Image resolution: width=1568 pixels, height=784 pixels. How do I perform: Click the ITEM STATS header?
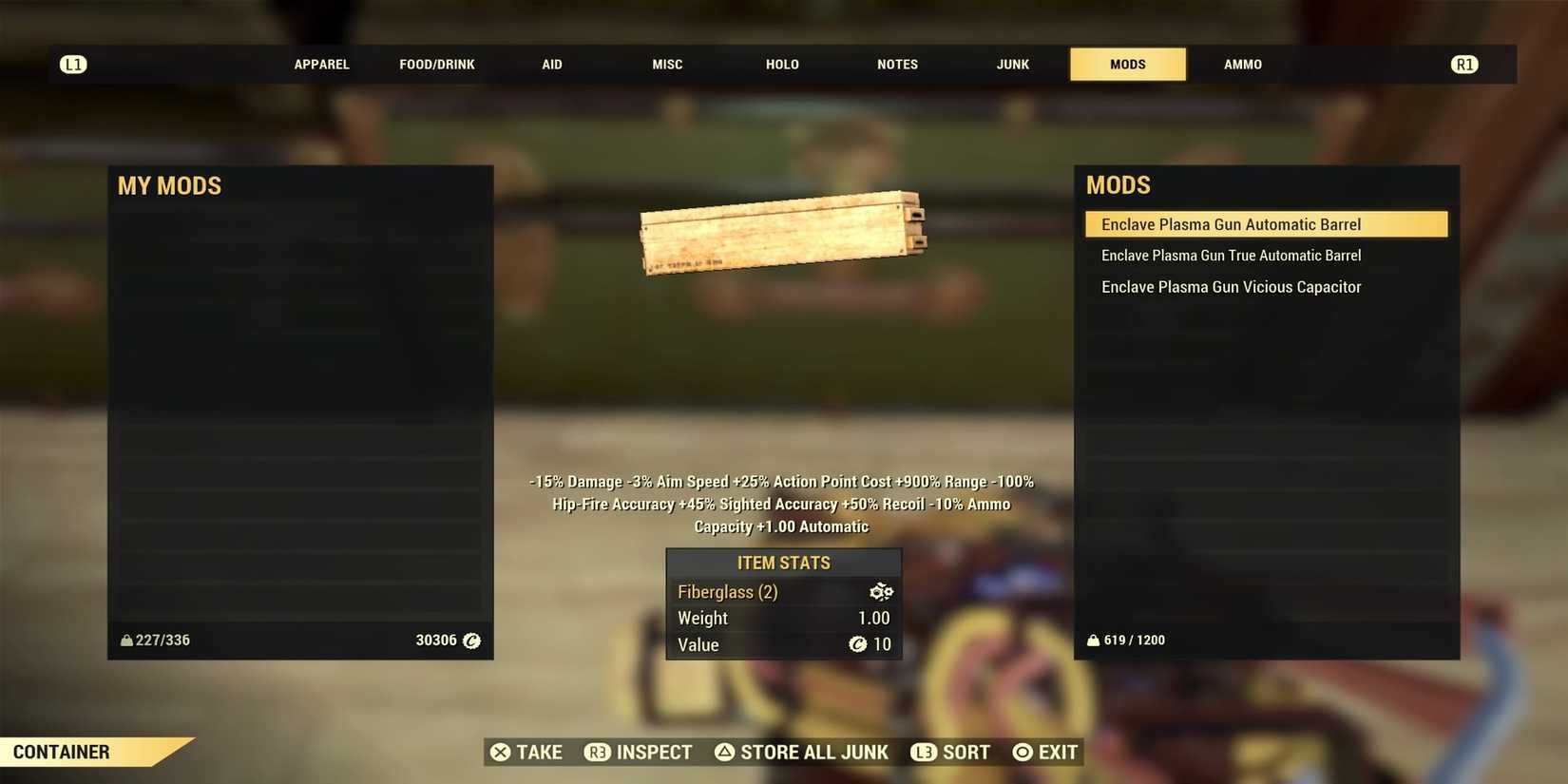pos(782,563)
